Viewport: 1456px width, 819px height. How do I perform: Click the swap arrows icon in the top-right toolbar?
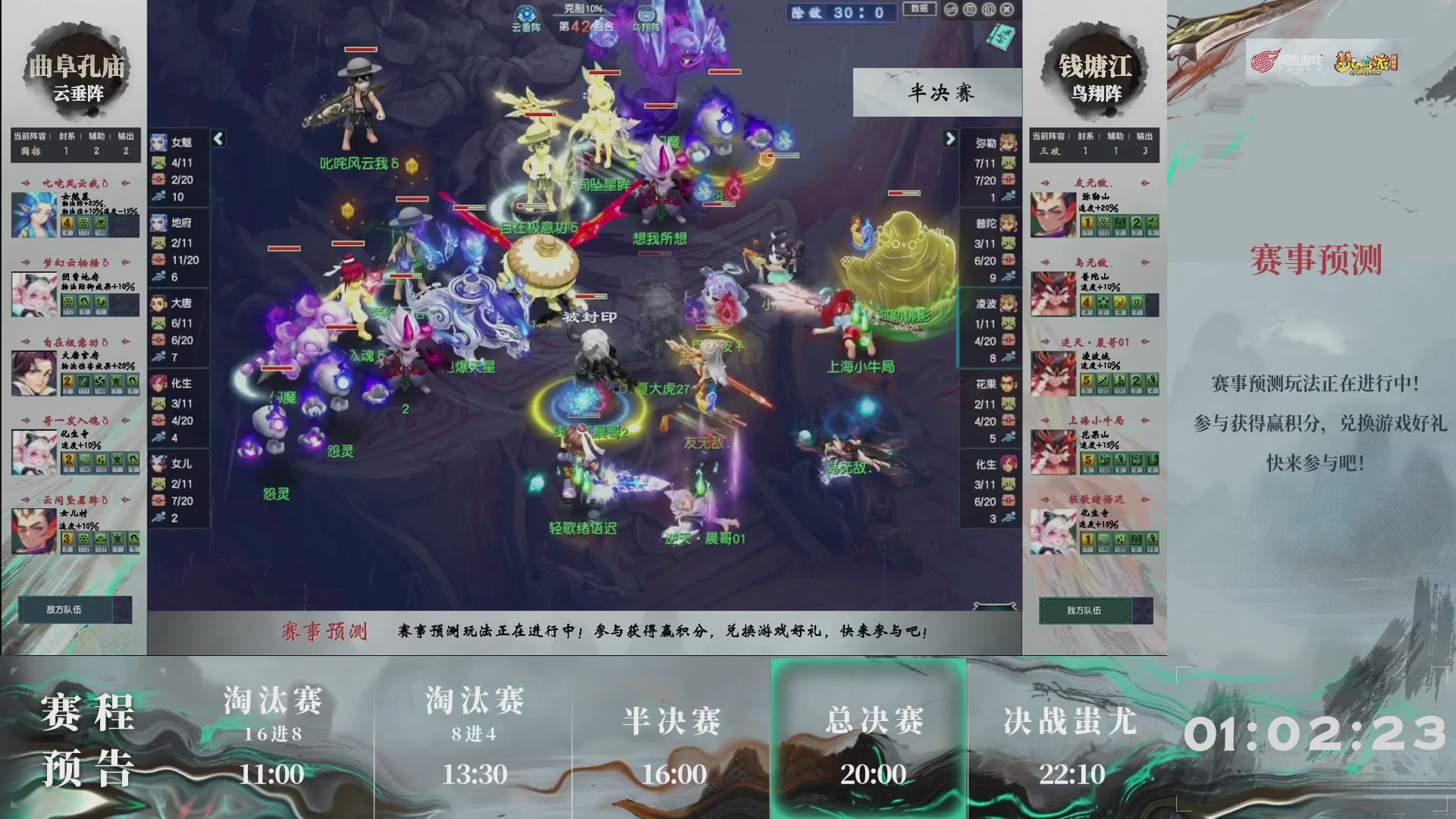[951, 11]
